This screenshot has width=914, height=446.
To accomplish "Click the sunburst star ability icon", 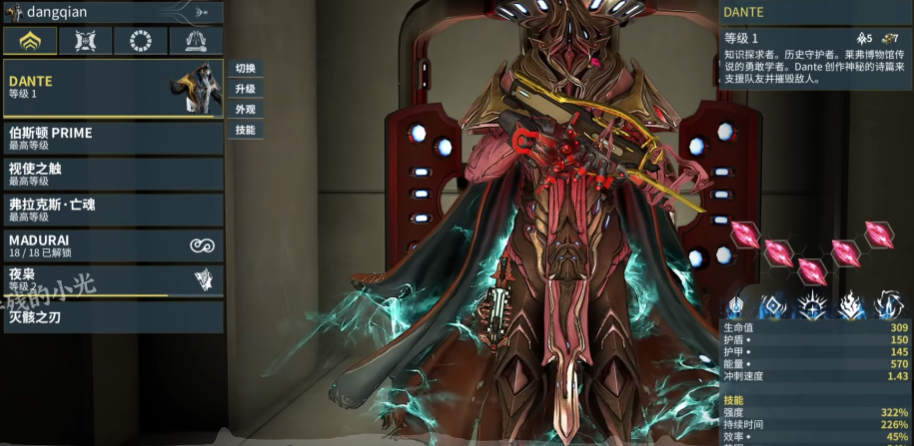I will tap(812, 306).
